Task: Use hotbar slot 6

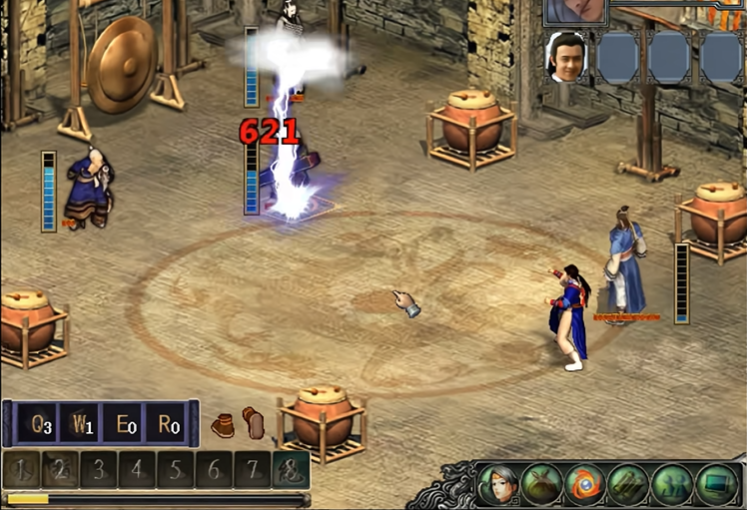Action: [213, 469]
